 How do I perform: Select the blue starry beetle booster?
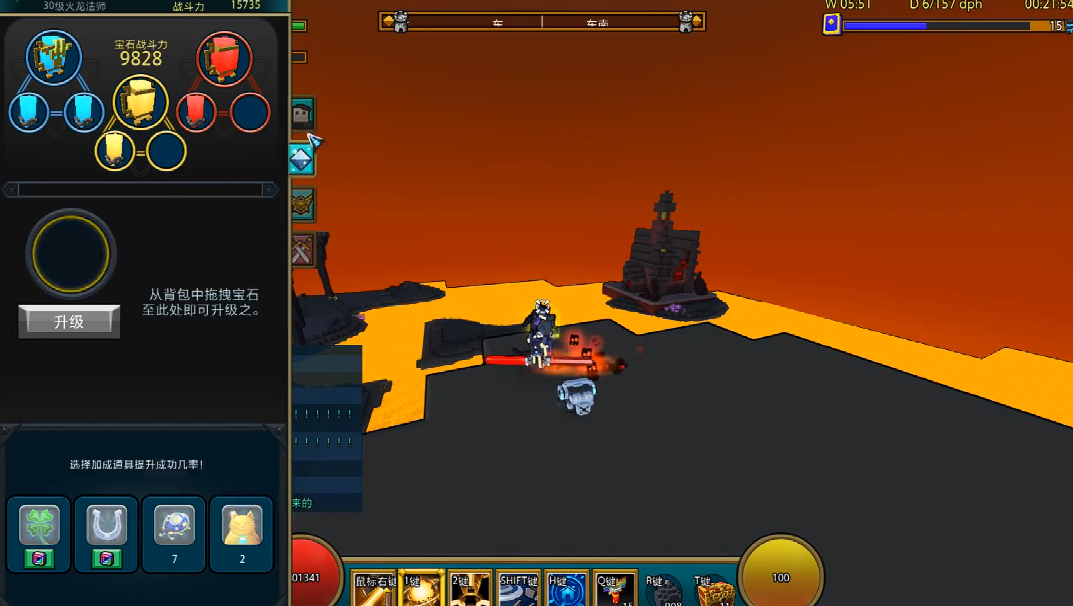(174, 526)
